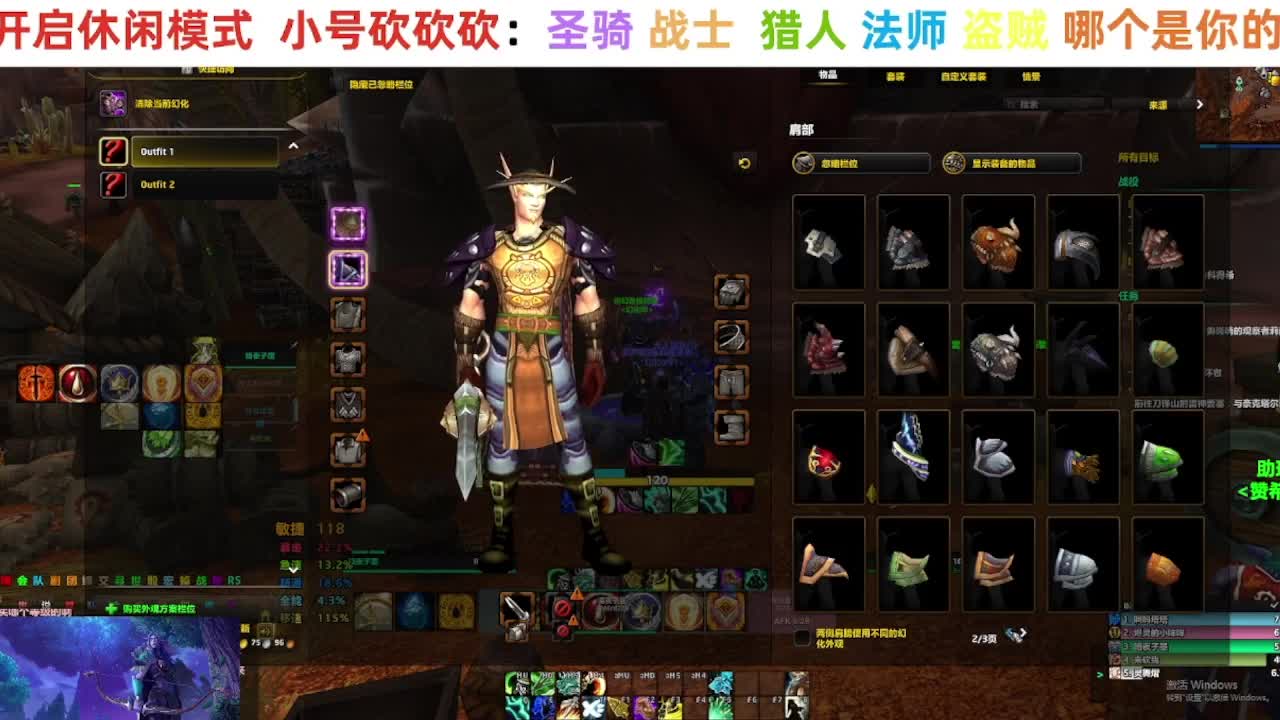Enable different transmog for each shoulder
This screenshot has height=720, width=1280.
pos(802,637)
